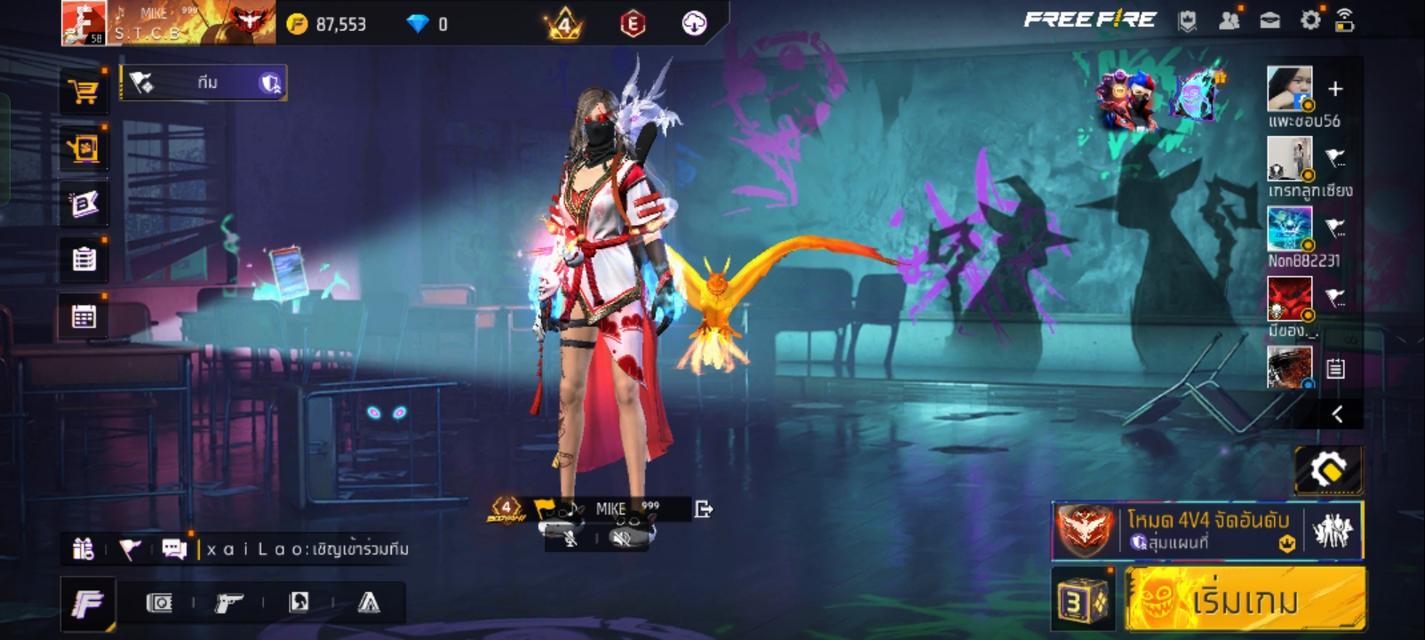This screenshot has width=1425, height=640.
Task: Open the shopping cart store icon
Action: (x=84, y=92)
